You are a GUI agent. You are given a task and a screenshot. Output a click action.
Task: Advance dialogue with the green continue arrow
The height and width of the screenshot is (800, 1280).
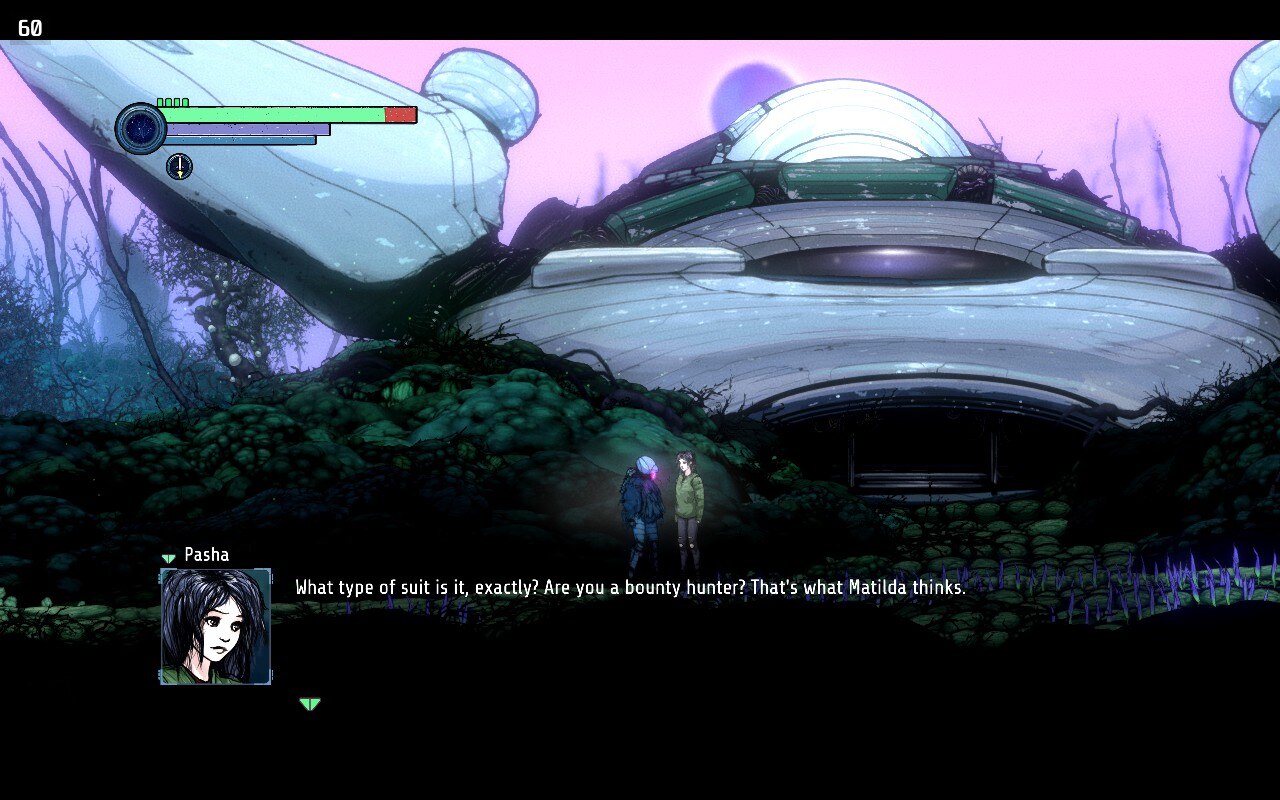point(310,704)
